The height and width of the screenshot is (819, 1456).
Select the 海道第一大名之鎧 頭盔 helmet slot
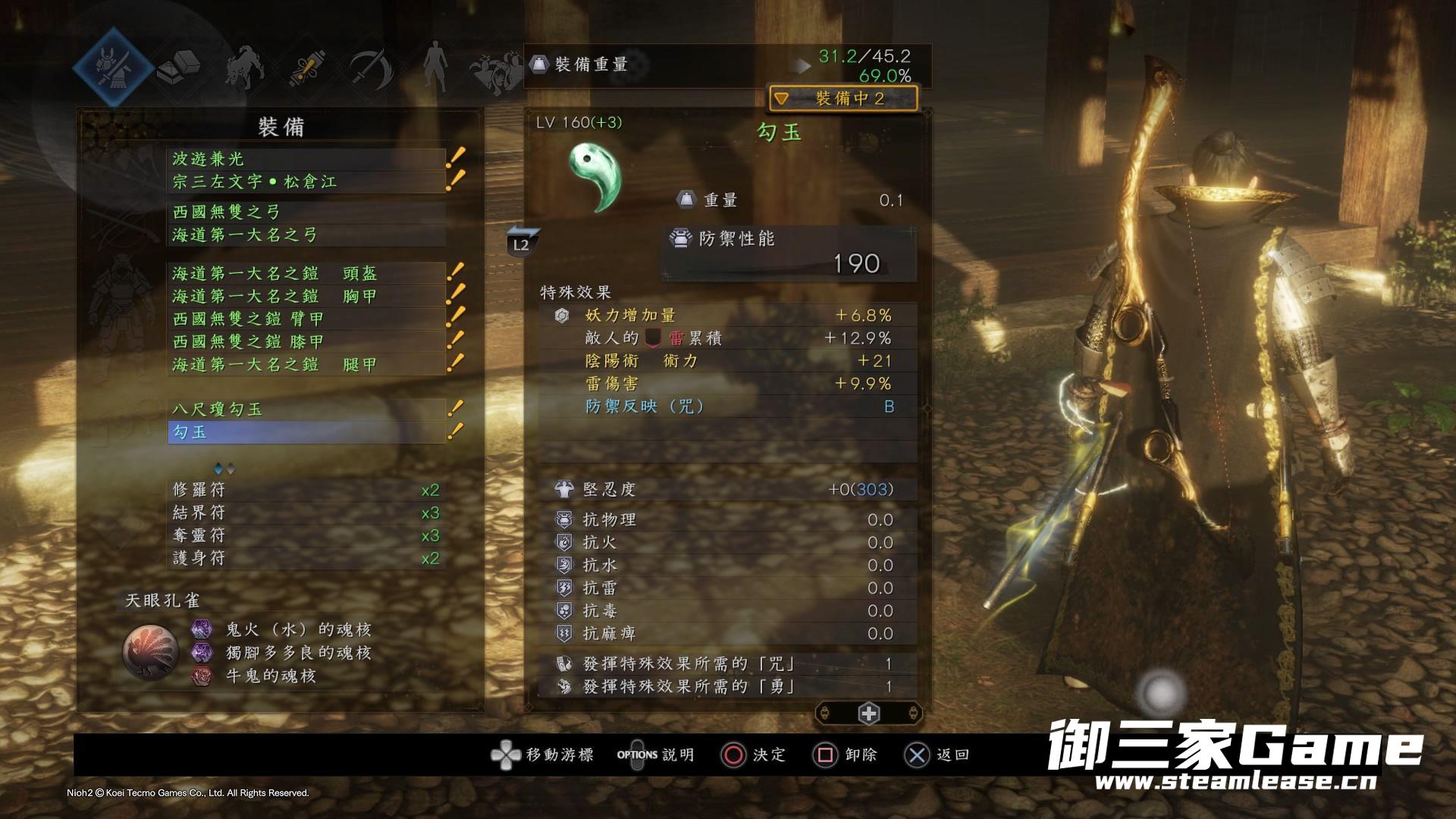click(306, 273)
